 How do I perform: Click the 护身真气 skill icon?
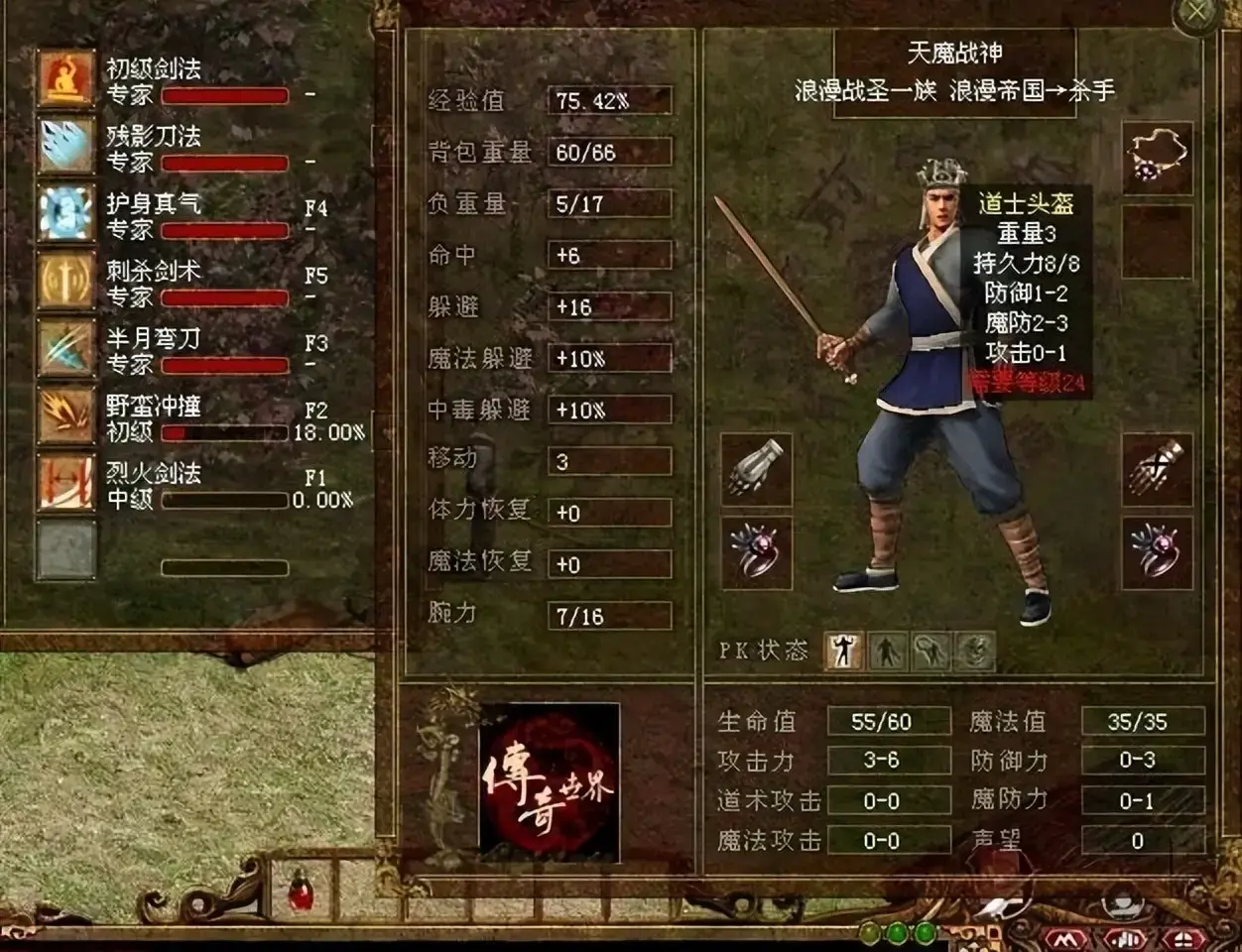(66, 213)
